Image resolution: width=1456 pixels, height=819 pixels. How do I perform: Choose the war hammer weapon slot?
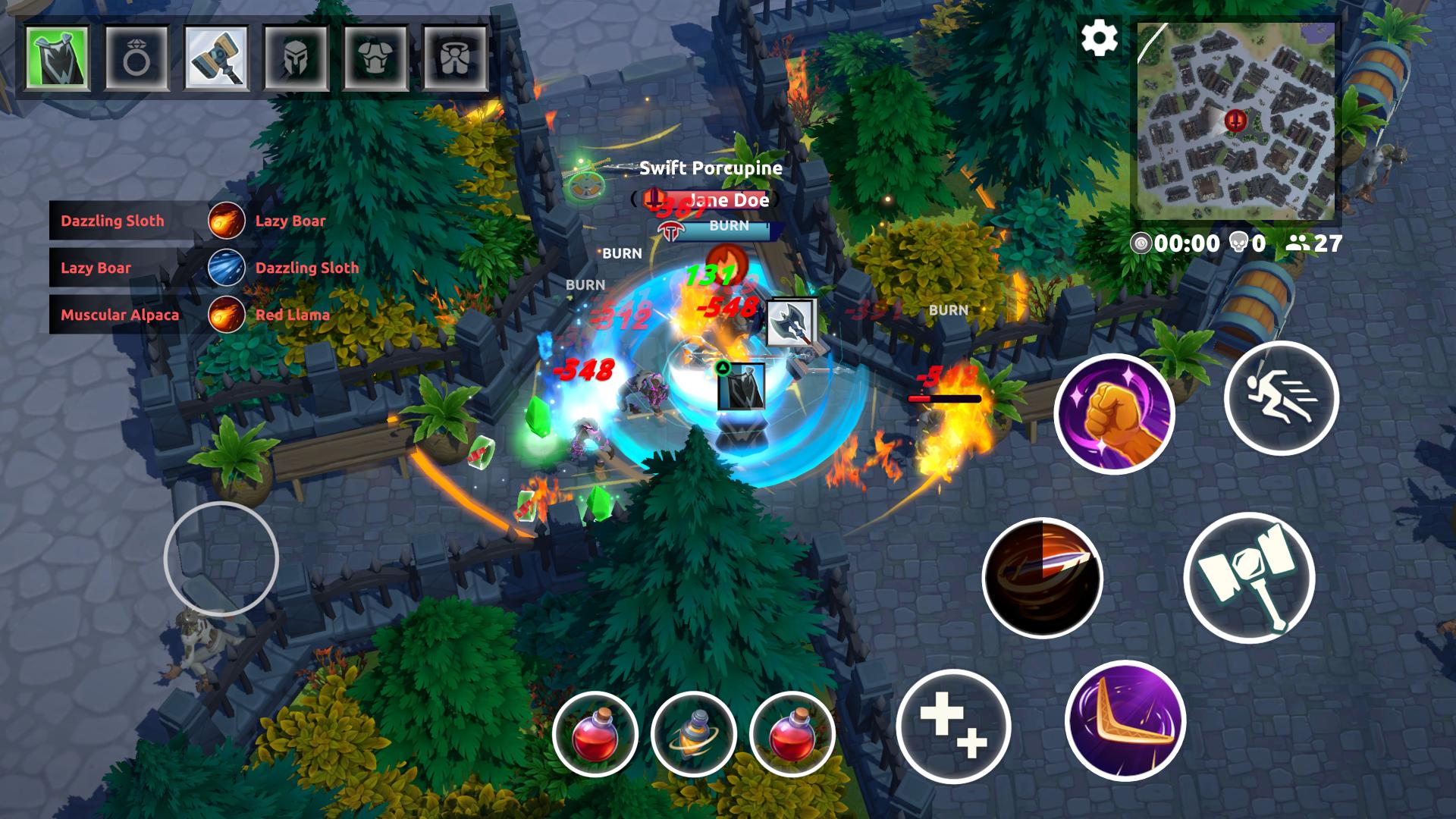coord(216,58)
